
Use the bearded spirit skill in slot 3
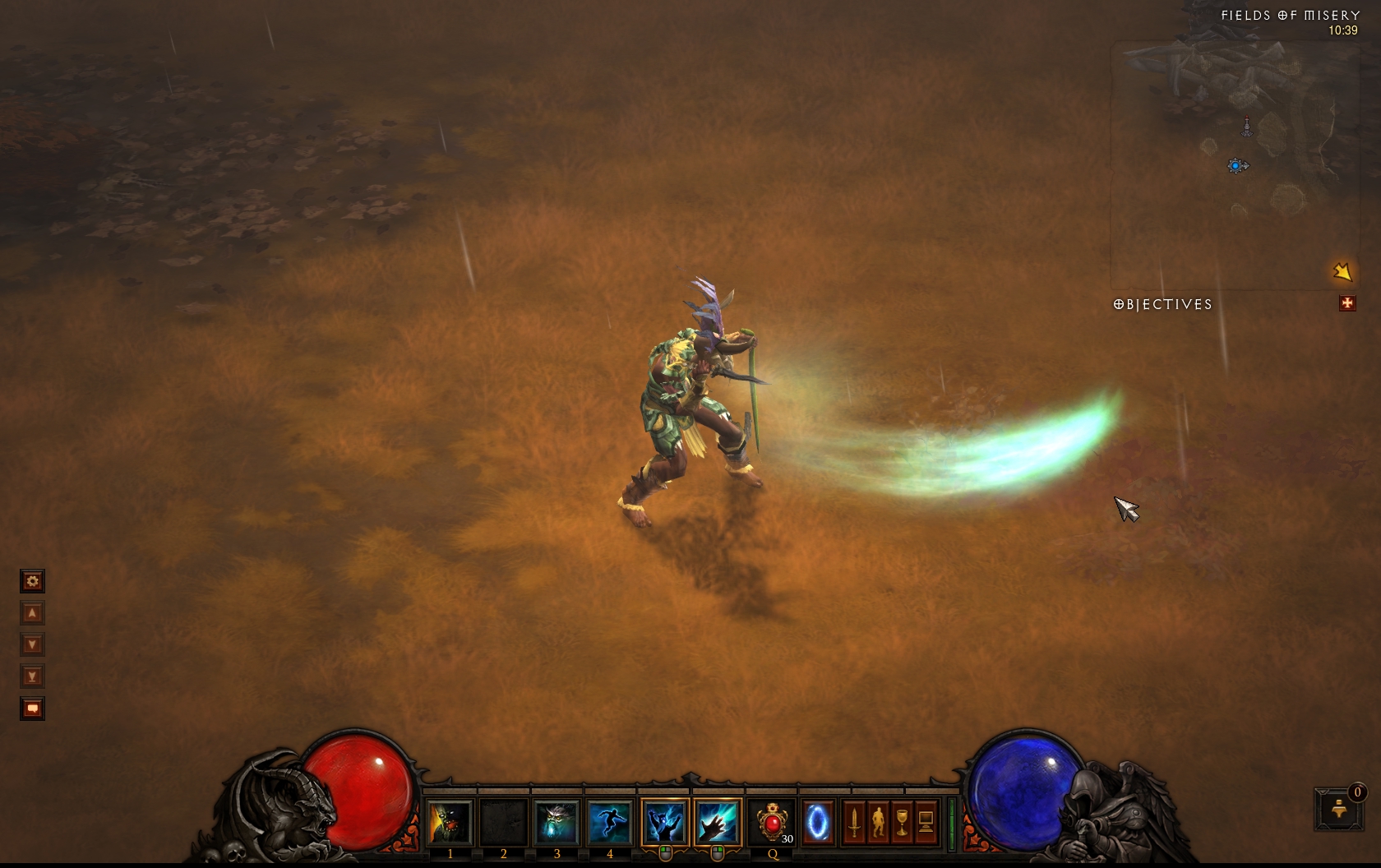(x=557, y=821)
